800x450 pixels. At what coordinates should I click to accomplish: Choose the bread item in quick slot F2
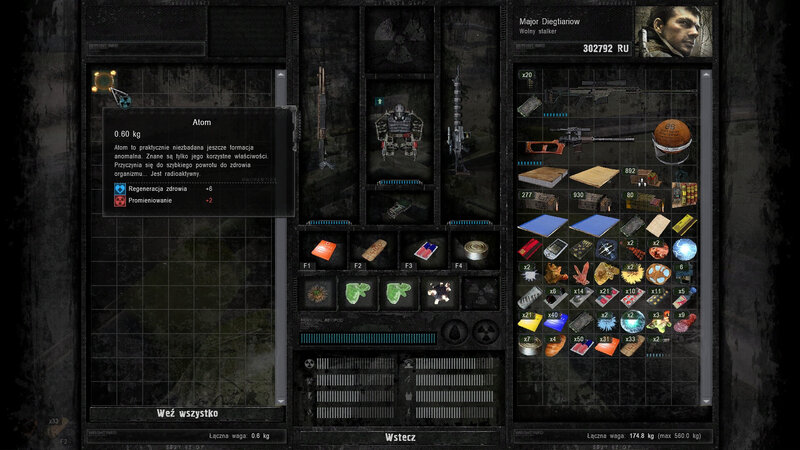(373, 249)
